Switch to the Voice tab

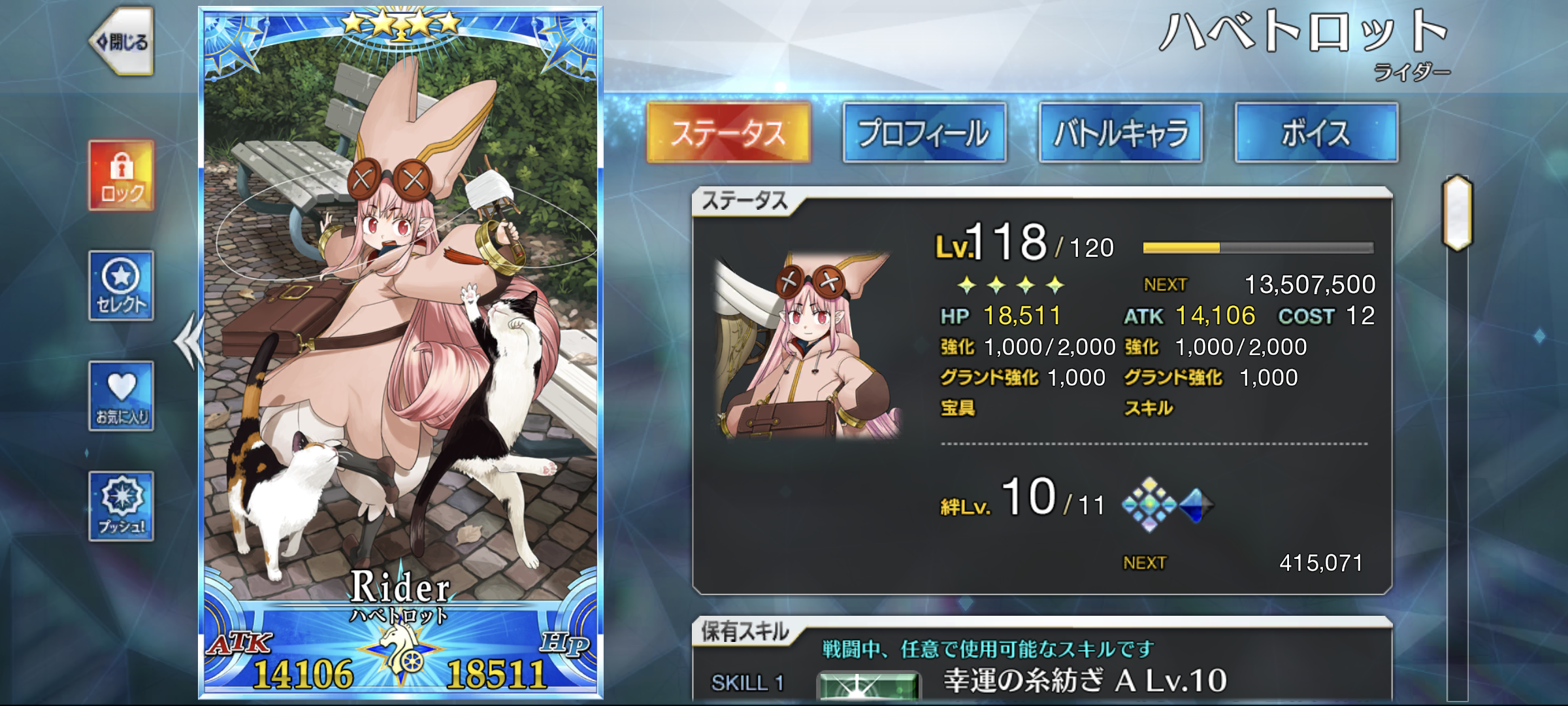point(1316,133)
